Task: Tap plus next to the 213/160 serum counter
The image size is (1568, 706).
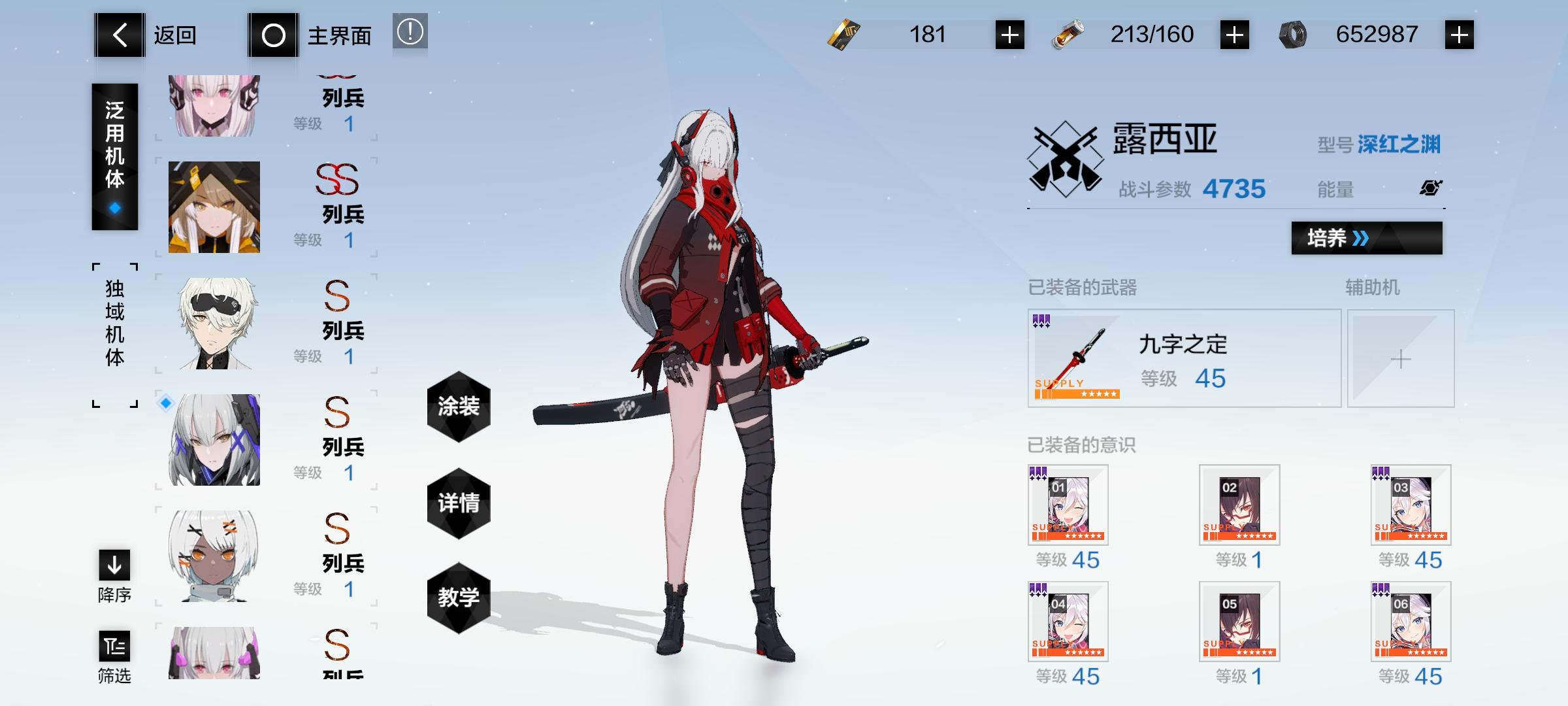Action: [1233, 34]
